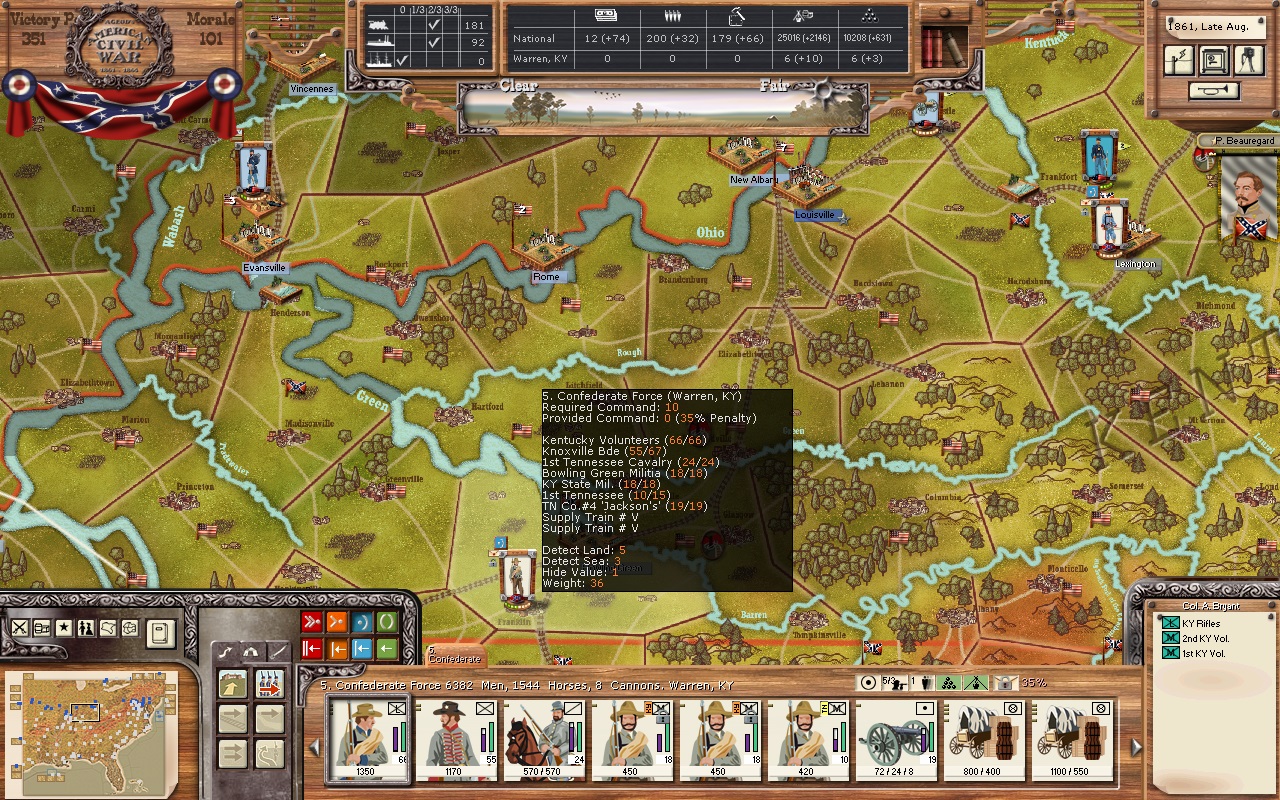
Task: Sound the bugle to end the turn
Action: click(1213, 90)
